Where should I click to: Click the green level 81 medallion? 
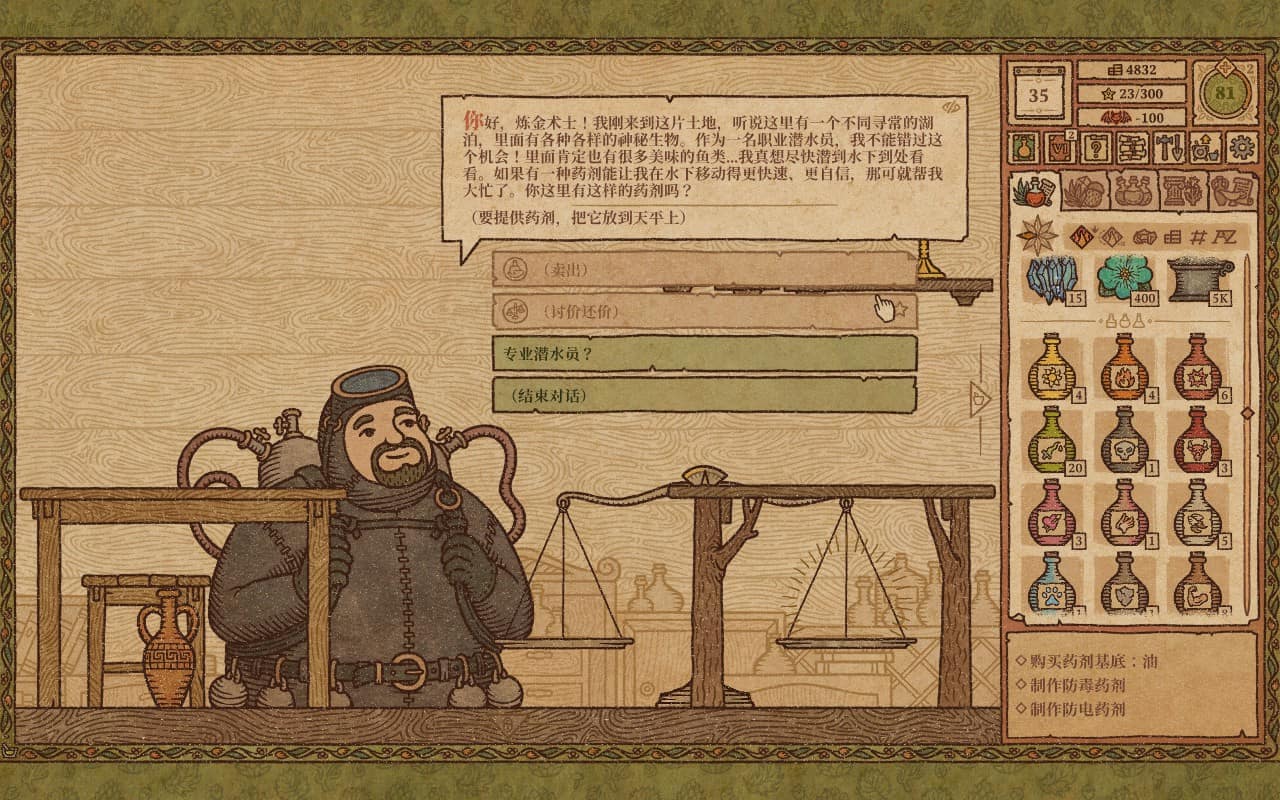(1225, 93)
